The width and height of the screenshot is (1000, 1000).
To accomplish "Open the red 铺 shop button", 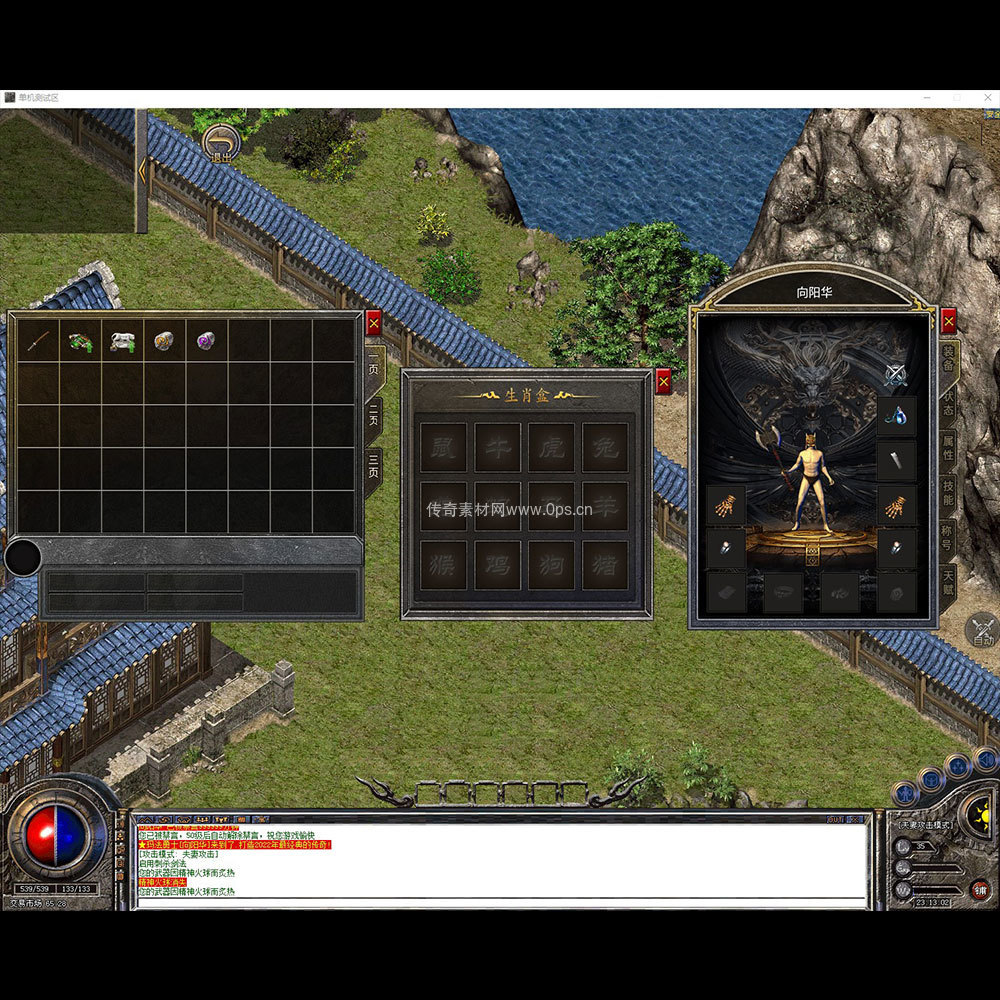I will 980,889.
